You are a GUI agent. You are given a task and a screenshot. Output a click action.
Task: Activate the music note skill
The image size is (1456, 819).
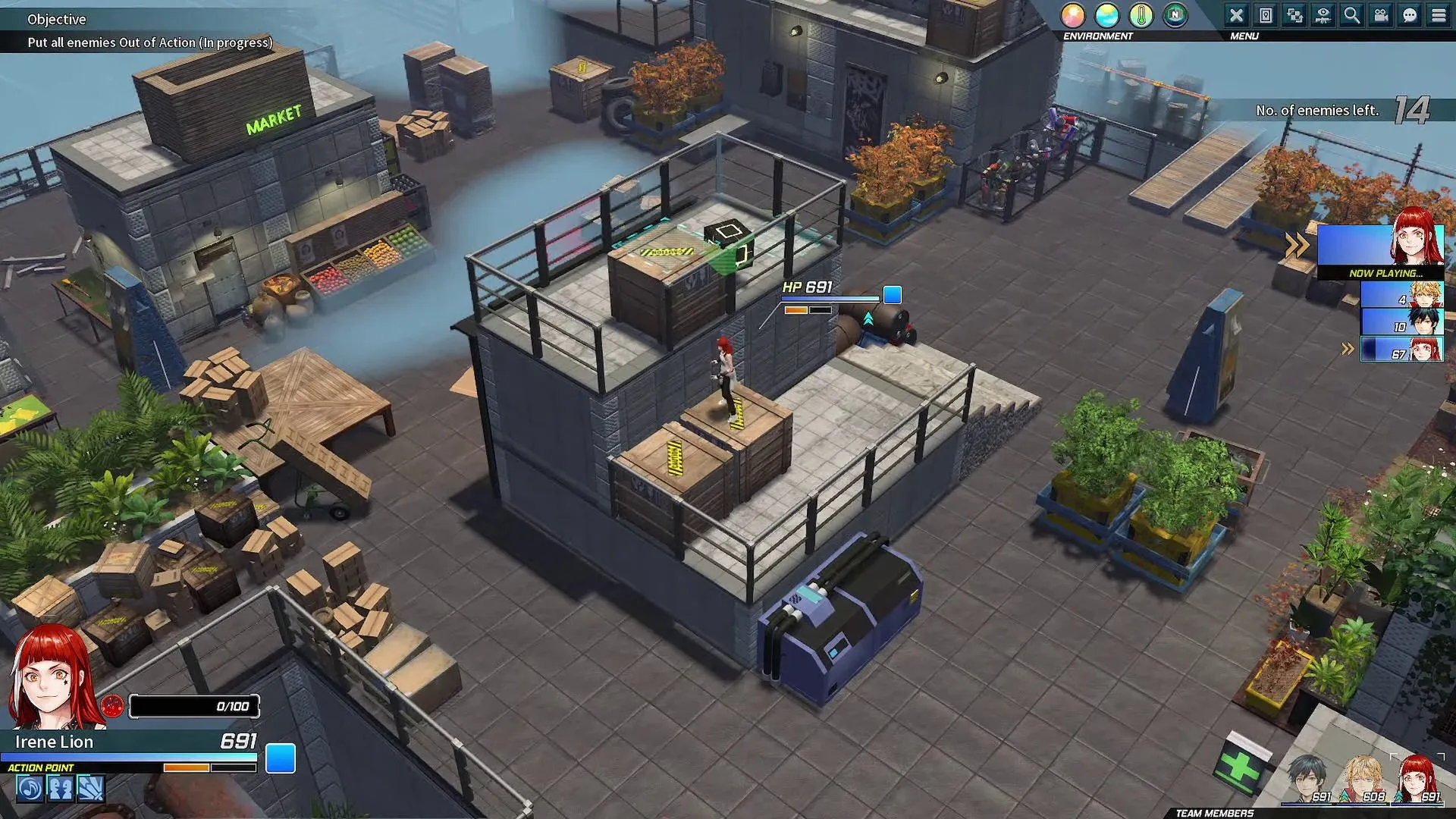click(30, 789)
